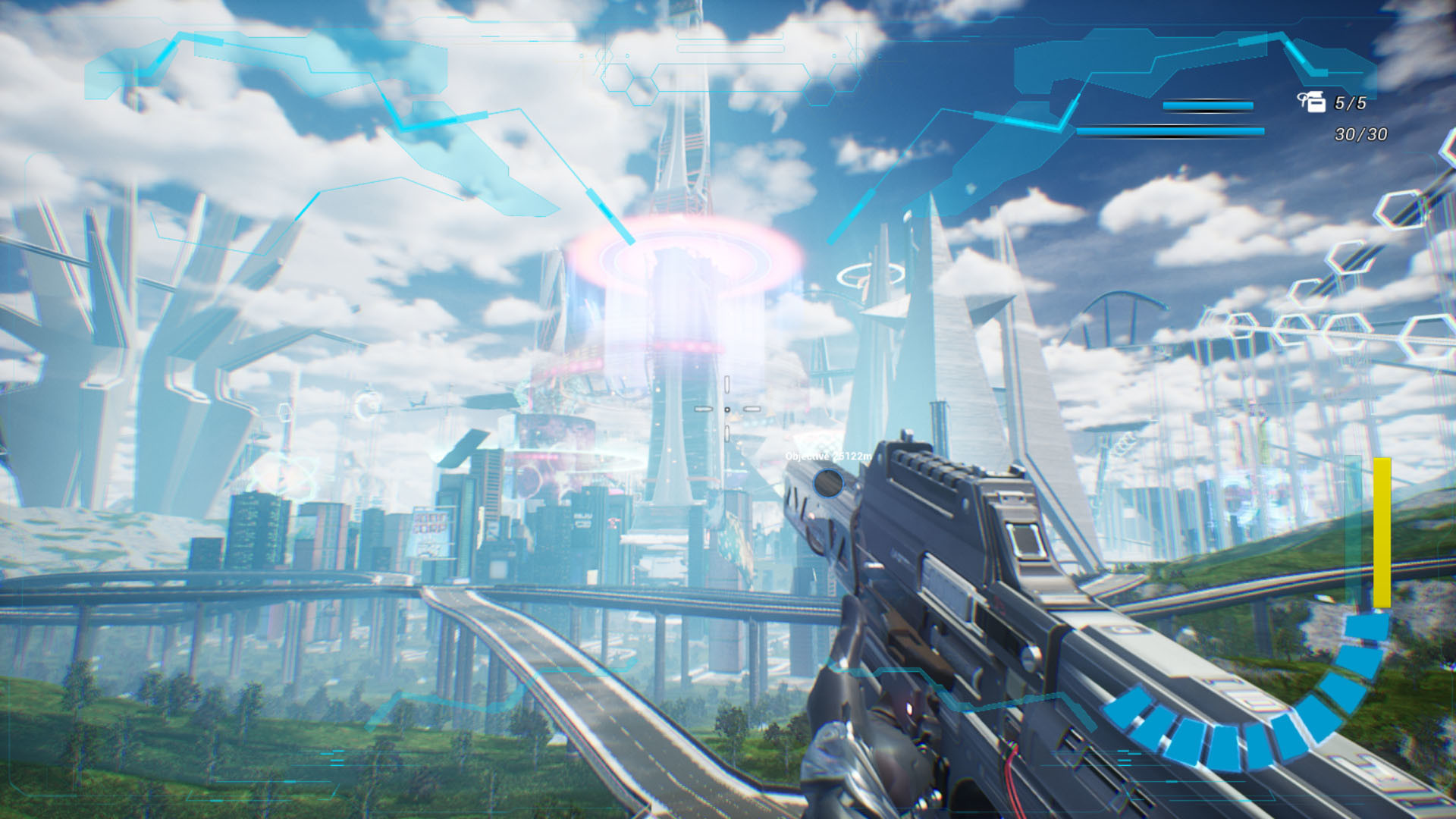The height and width of the screenshot is (819, 1456).
Task: Click the CORP billboard on the skyscraper
Action: click(x=430, y=525)
